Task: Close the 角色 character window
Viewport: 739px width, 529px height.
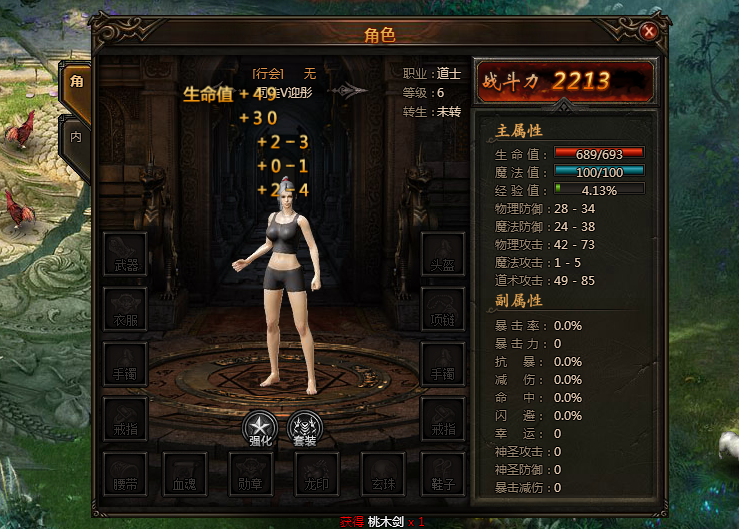Action: (x=649, y=32)
